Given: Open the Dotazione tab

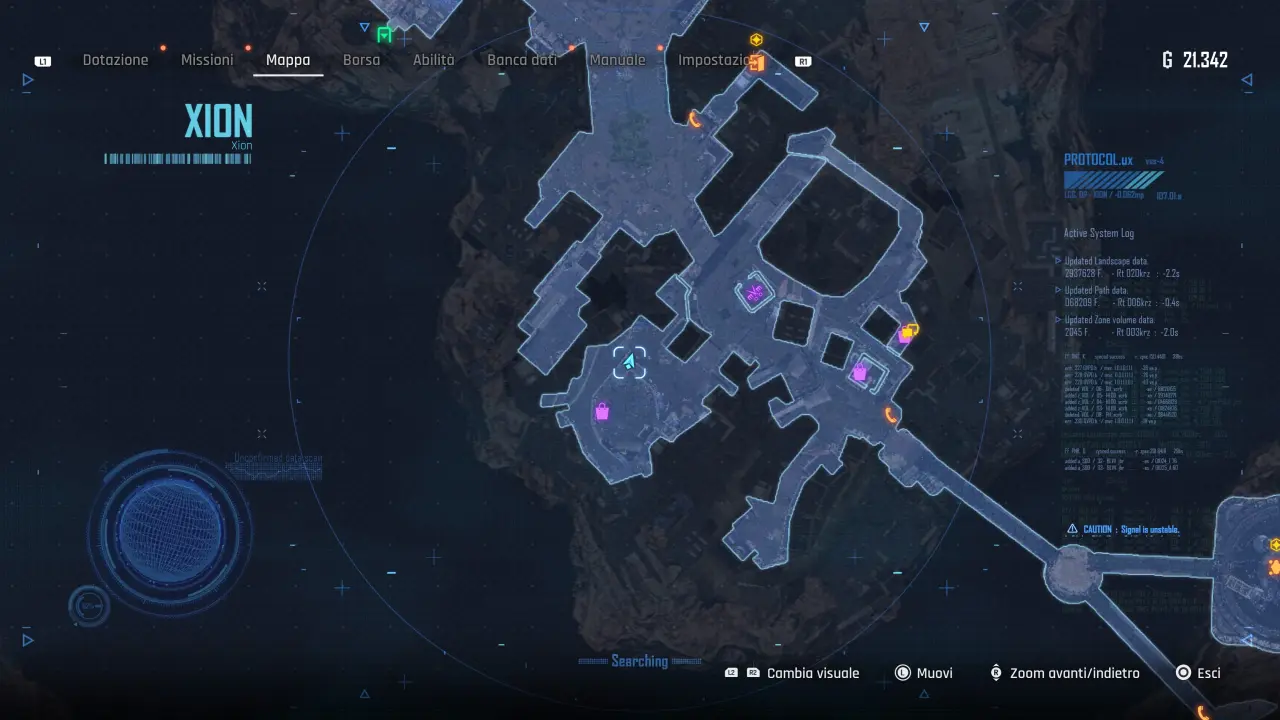Looking at the screenshot, I should pyautogui.click(x=115, y=60).
